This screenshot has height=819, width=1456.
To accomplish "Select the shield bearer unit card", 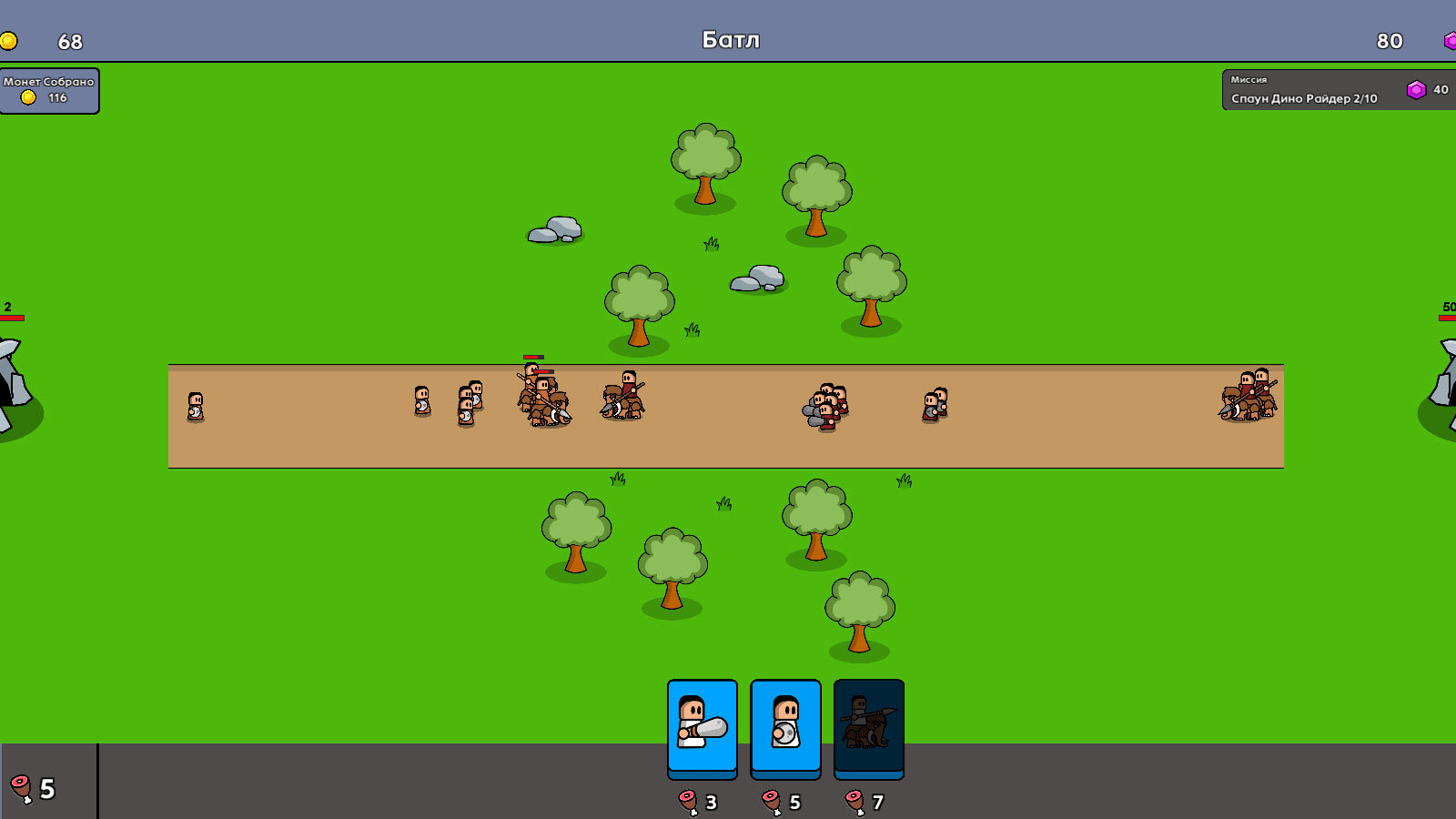I will coord(785,725).
